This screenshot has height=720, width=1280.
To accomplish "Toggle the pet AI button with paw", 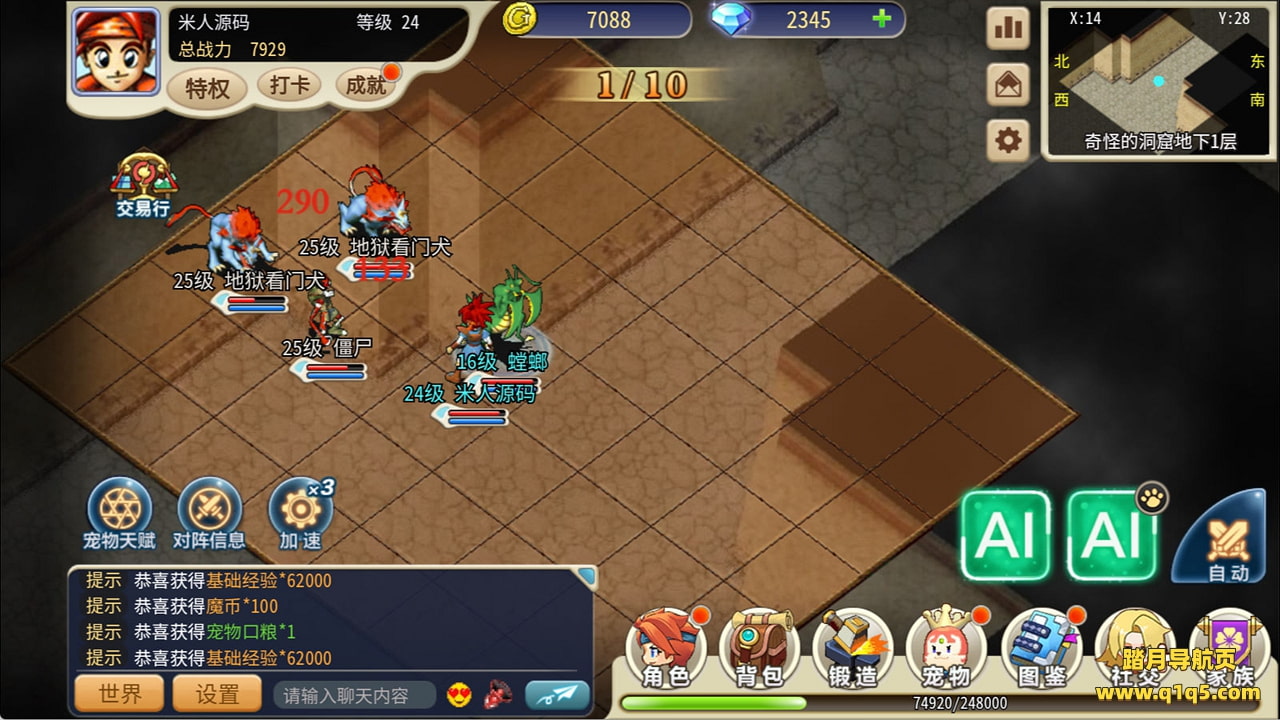I will pos(1112,535).
